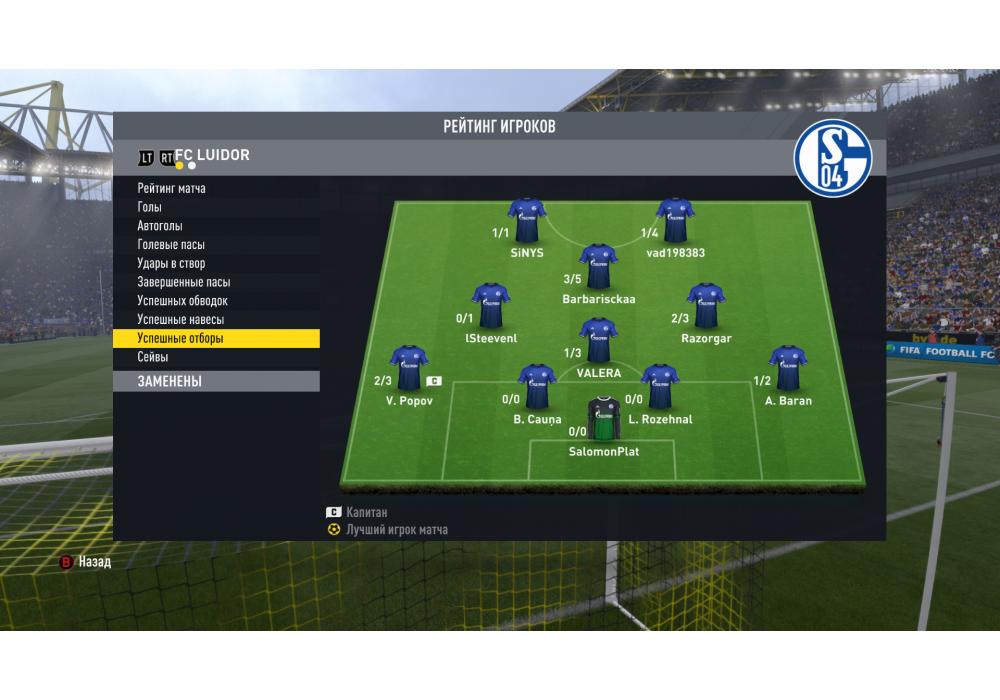Choose defender A. Baran's shirt
This screenshot has height=700, width=1000.
click(x=788, y=368)
